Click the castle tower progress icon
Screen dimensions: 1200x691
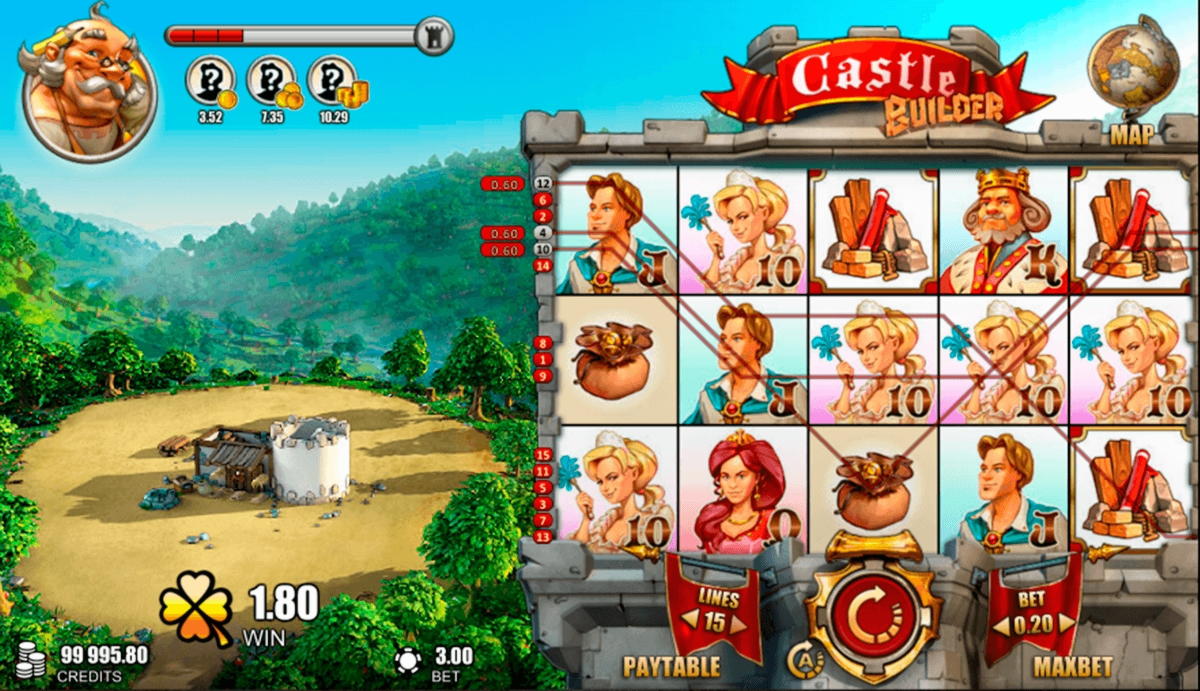(x=433, y=36)
